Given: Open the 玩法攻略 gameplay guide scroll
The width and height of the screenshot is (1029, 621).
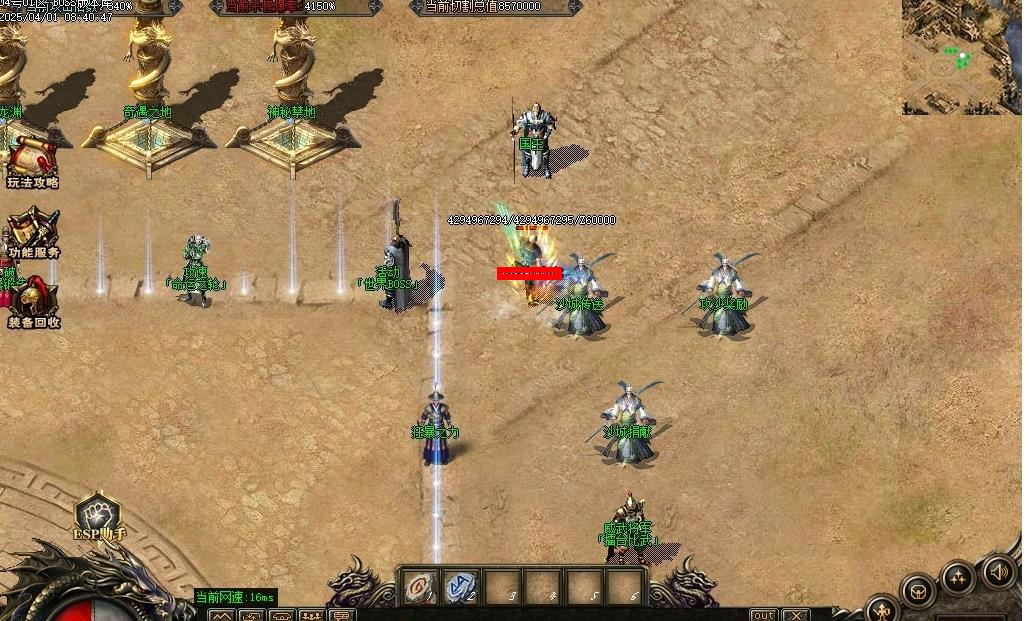Looking at the screenshot, I should 32,158.
